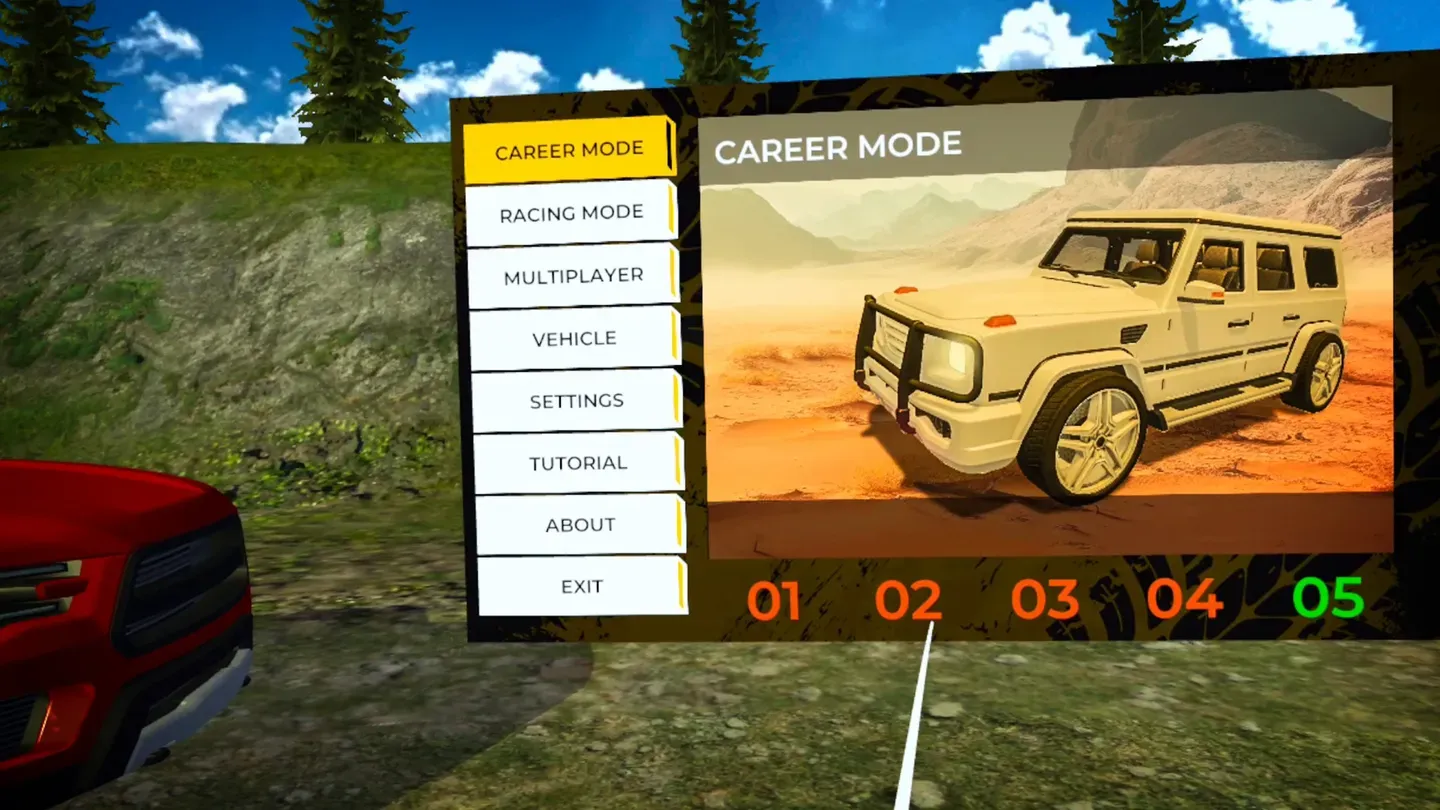Screen dimensions: 1440x810
Task: Click the level pointed at by the laser
Action: (x=911, y=599)
